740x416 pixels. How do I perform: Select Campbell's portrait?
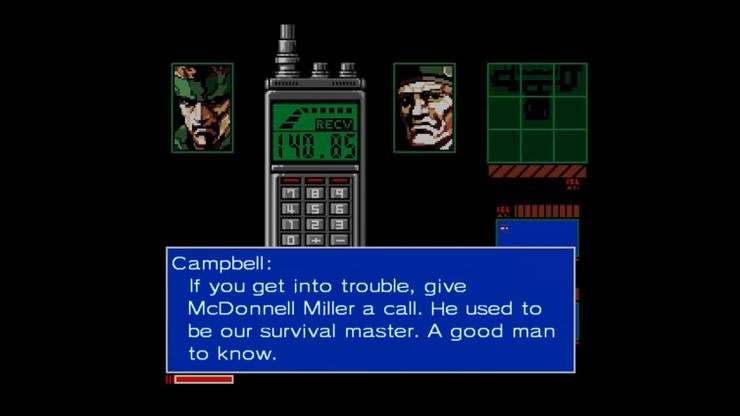424,108
